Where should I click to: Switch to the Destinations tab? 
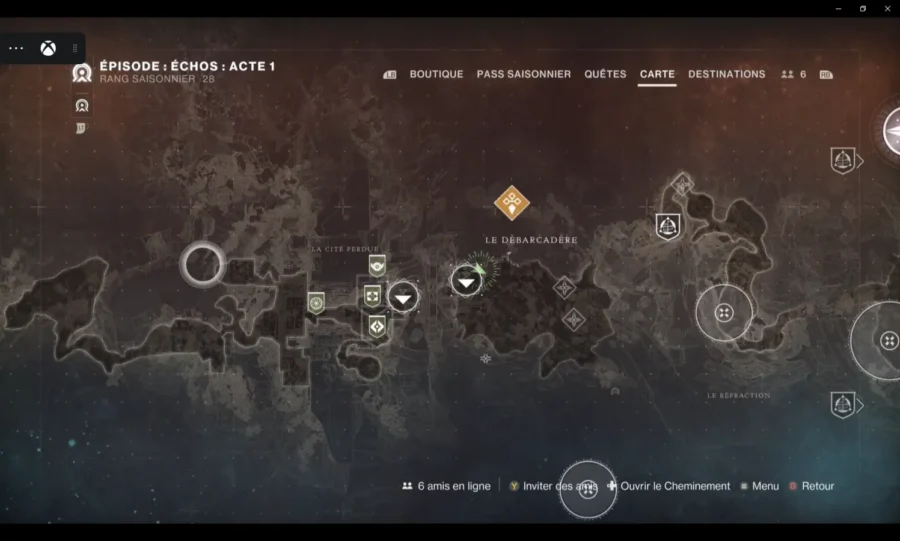pyautogui.click(x=726, y=74)
